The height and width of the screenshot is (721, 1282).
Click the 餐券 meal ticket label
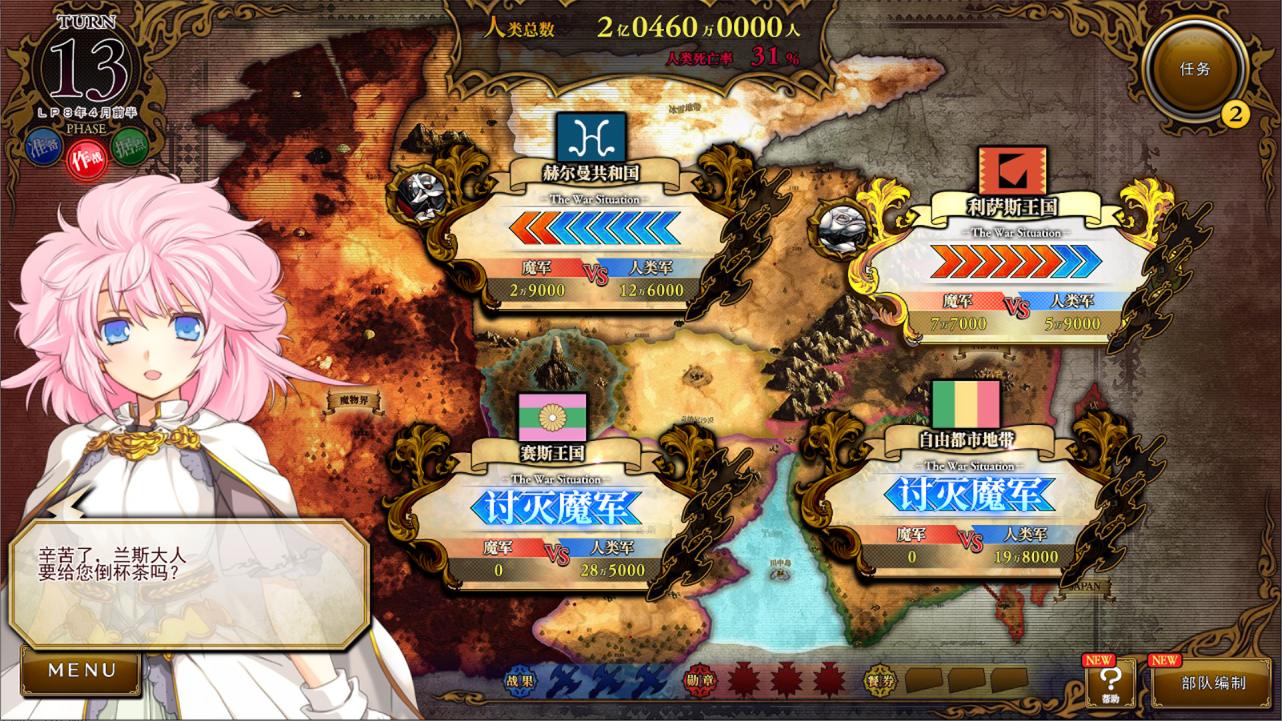tap(879, 680)
